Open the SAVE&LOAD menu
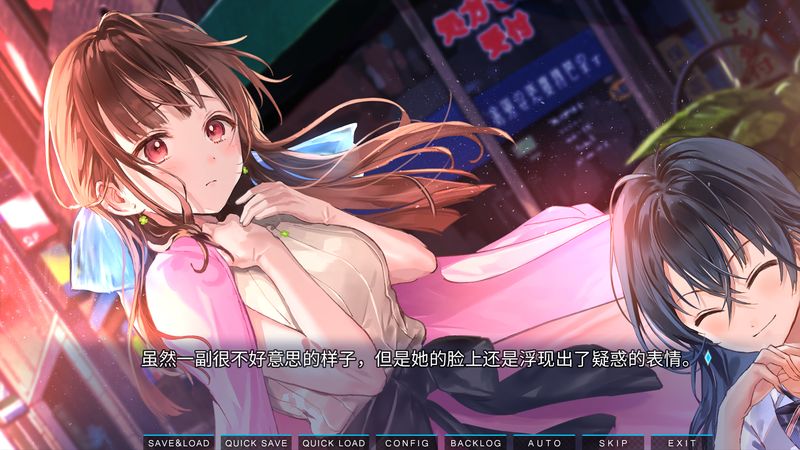 [x=179, y=442]
